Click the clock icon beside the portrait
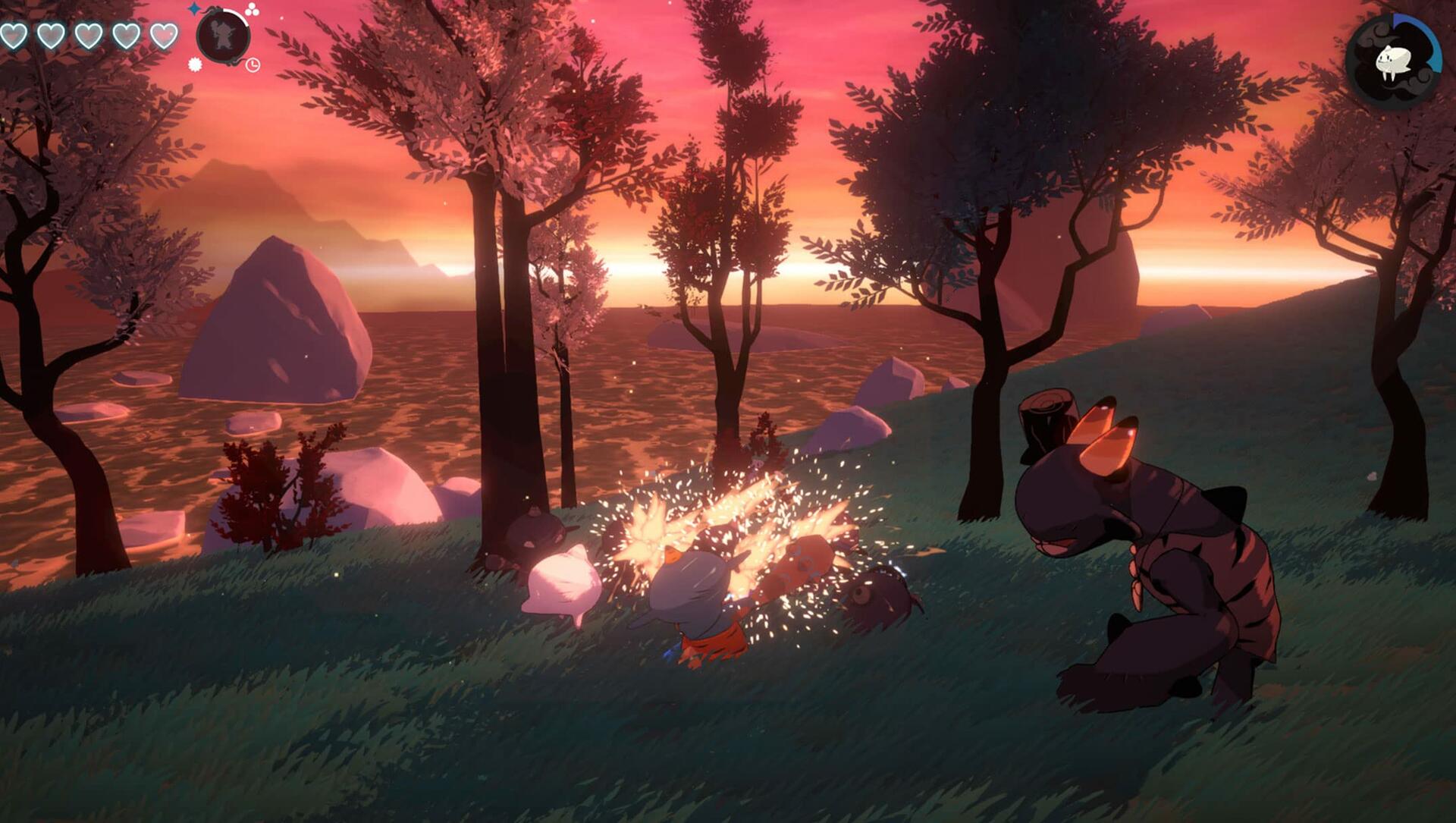This screenshot has height=823, width=1456. tap(255, 65)
